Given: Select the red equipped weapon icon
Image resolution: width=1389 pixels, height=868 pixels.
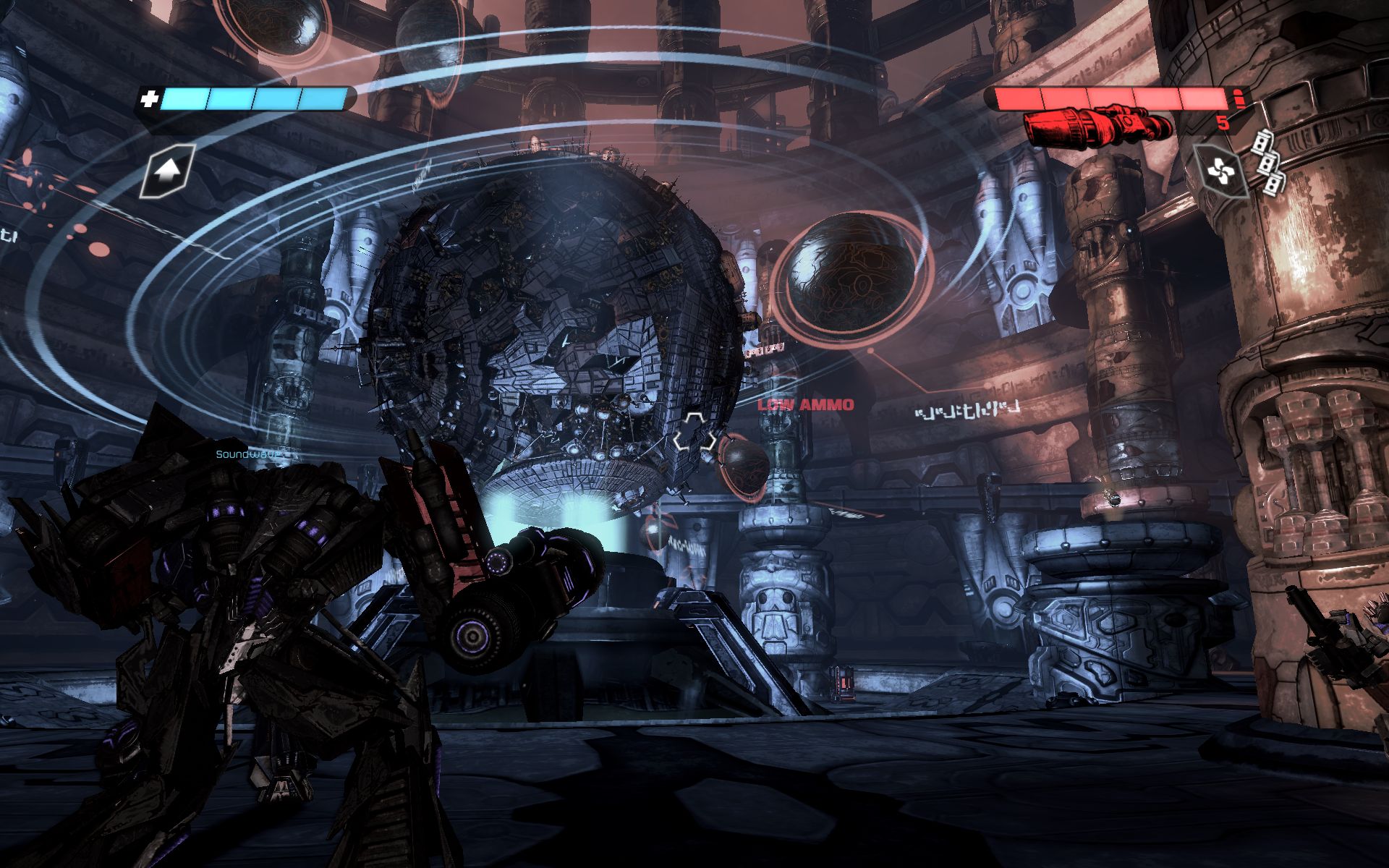Looking at the screenshot, I should coord(1098,127).
